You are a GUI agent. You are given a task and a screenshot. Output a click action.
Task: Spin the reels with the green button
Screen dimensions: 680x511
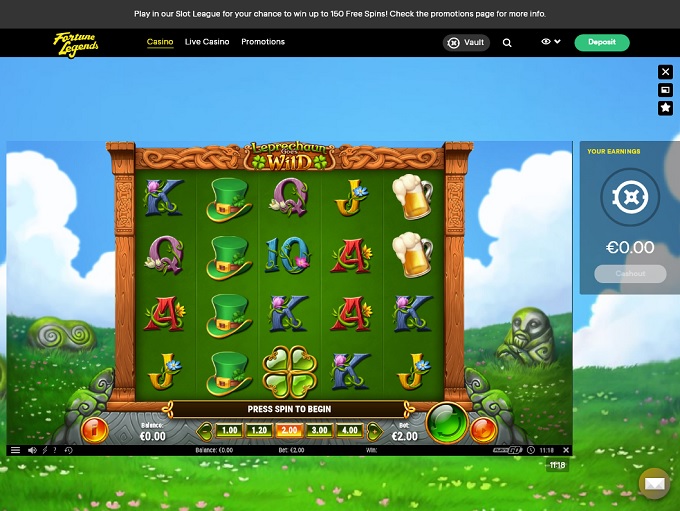coord(446,423)
